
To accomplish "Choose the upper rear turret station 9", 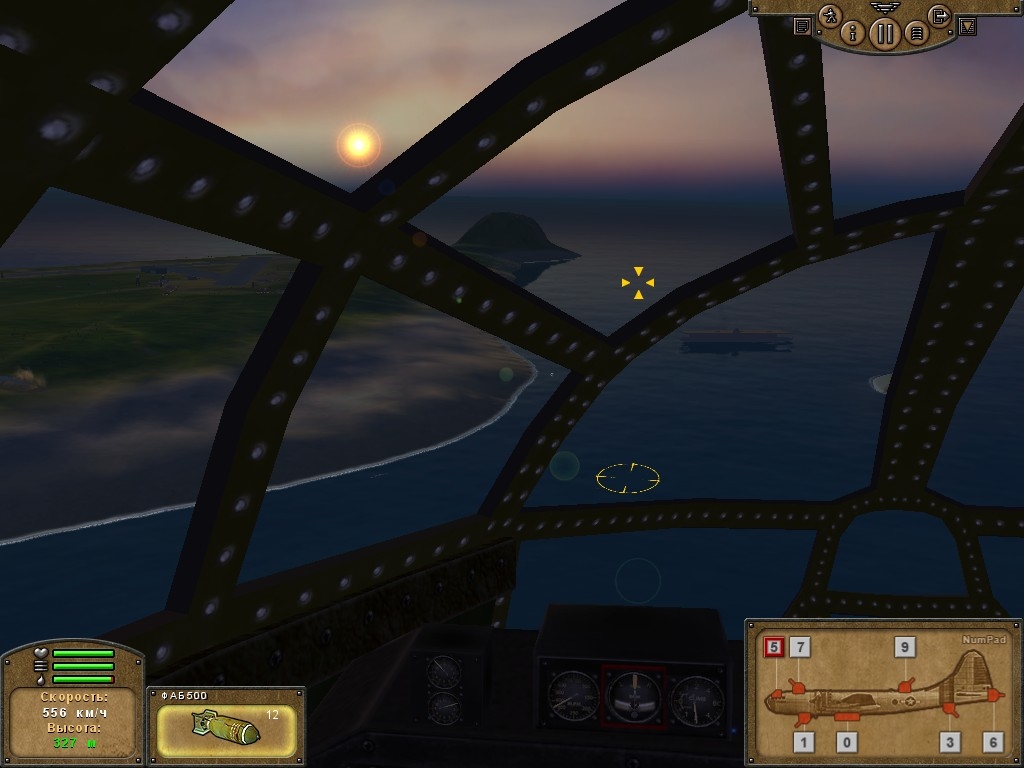I will (904, 647).
